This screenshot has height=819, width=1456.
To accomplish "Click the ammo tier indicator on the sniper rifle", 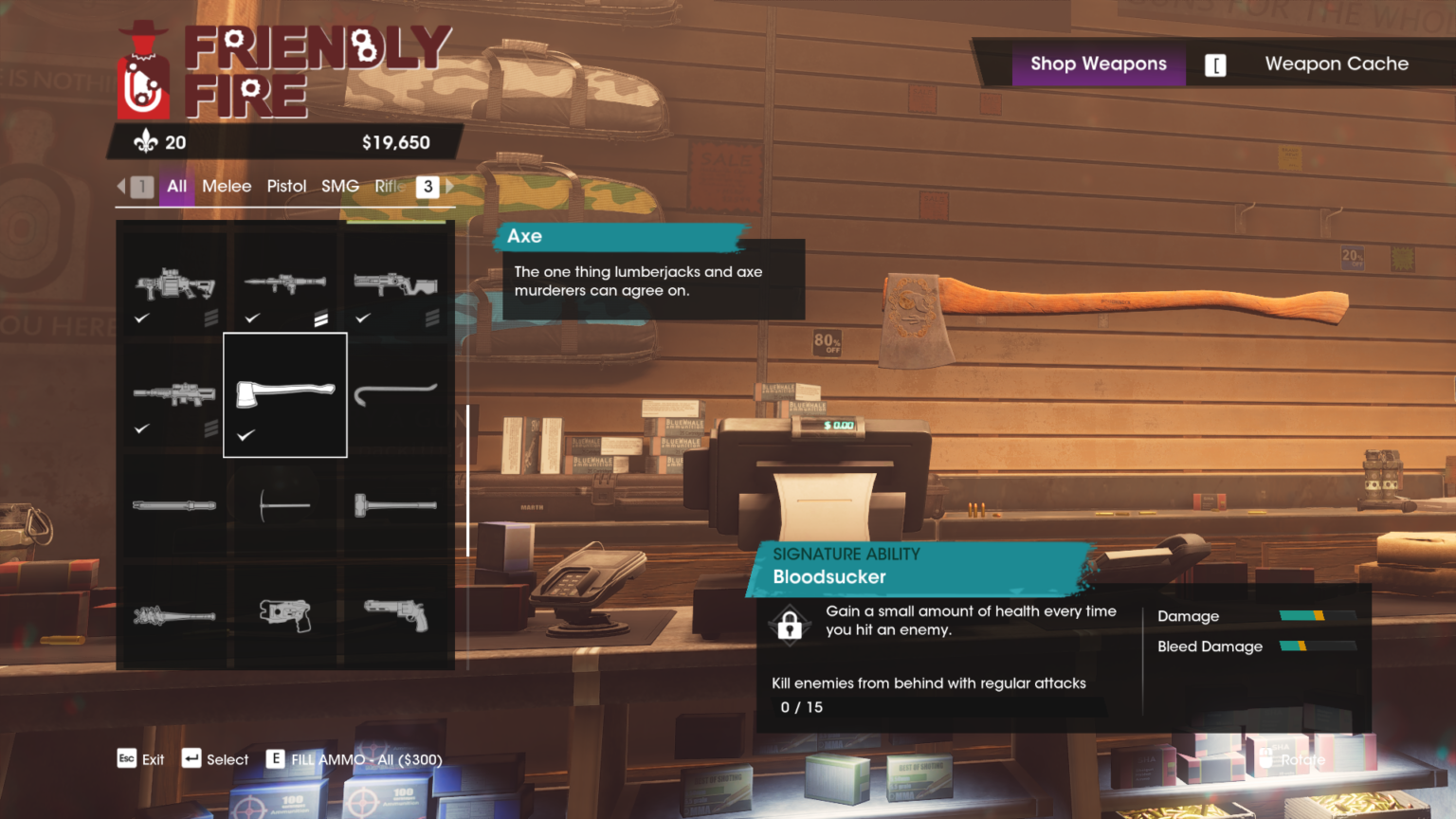I will pos(210,428).
